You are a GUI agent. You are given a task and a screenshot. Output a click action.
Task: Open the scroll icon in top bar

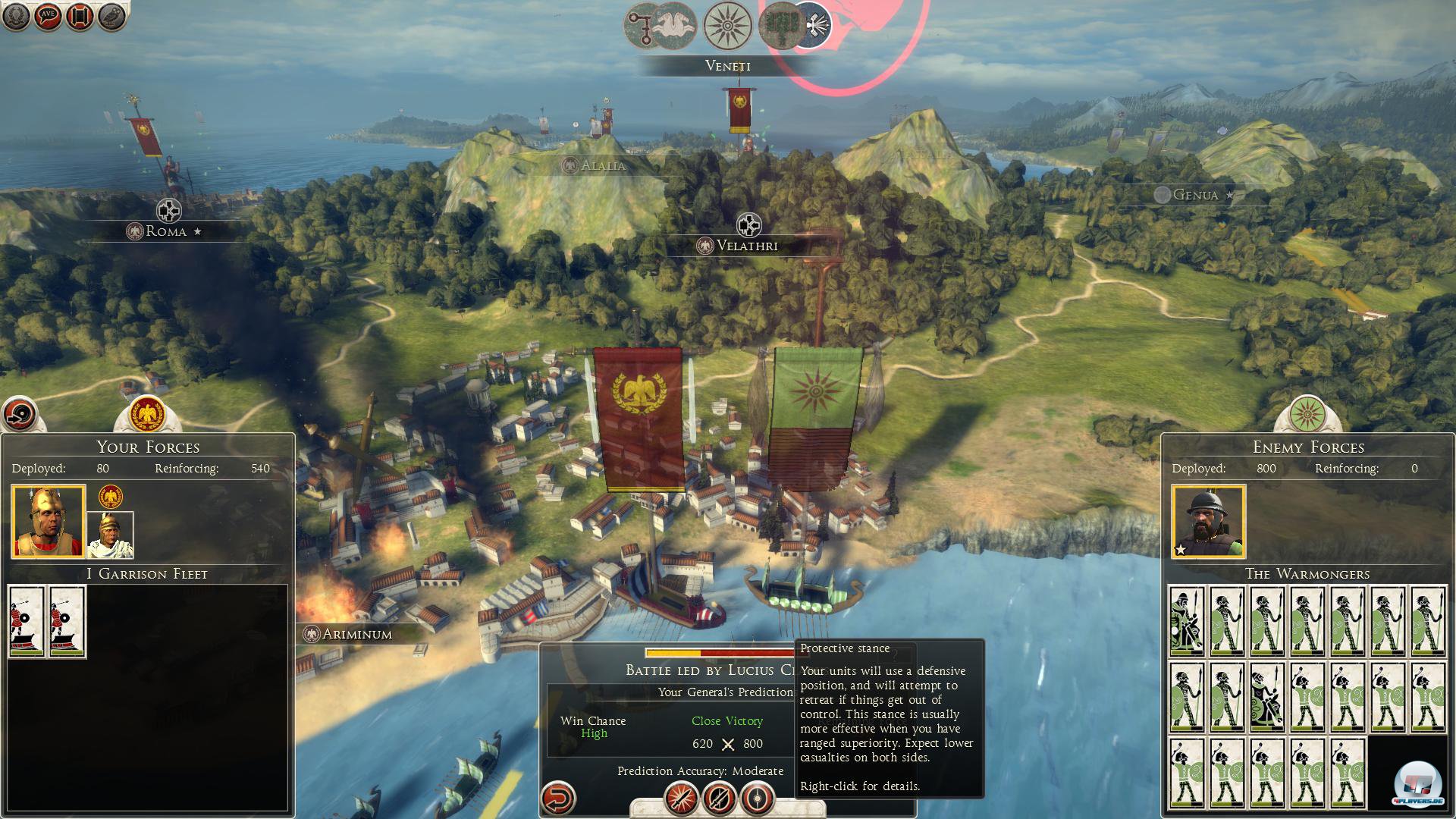(x=80, y=16)
